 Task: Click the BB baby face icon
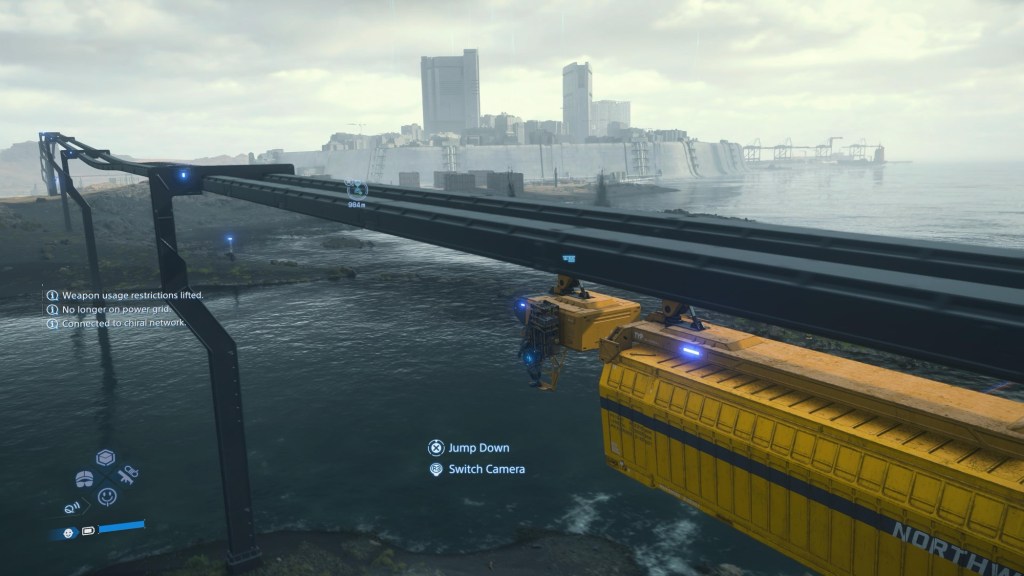click(68, 532)
